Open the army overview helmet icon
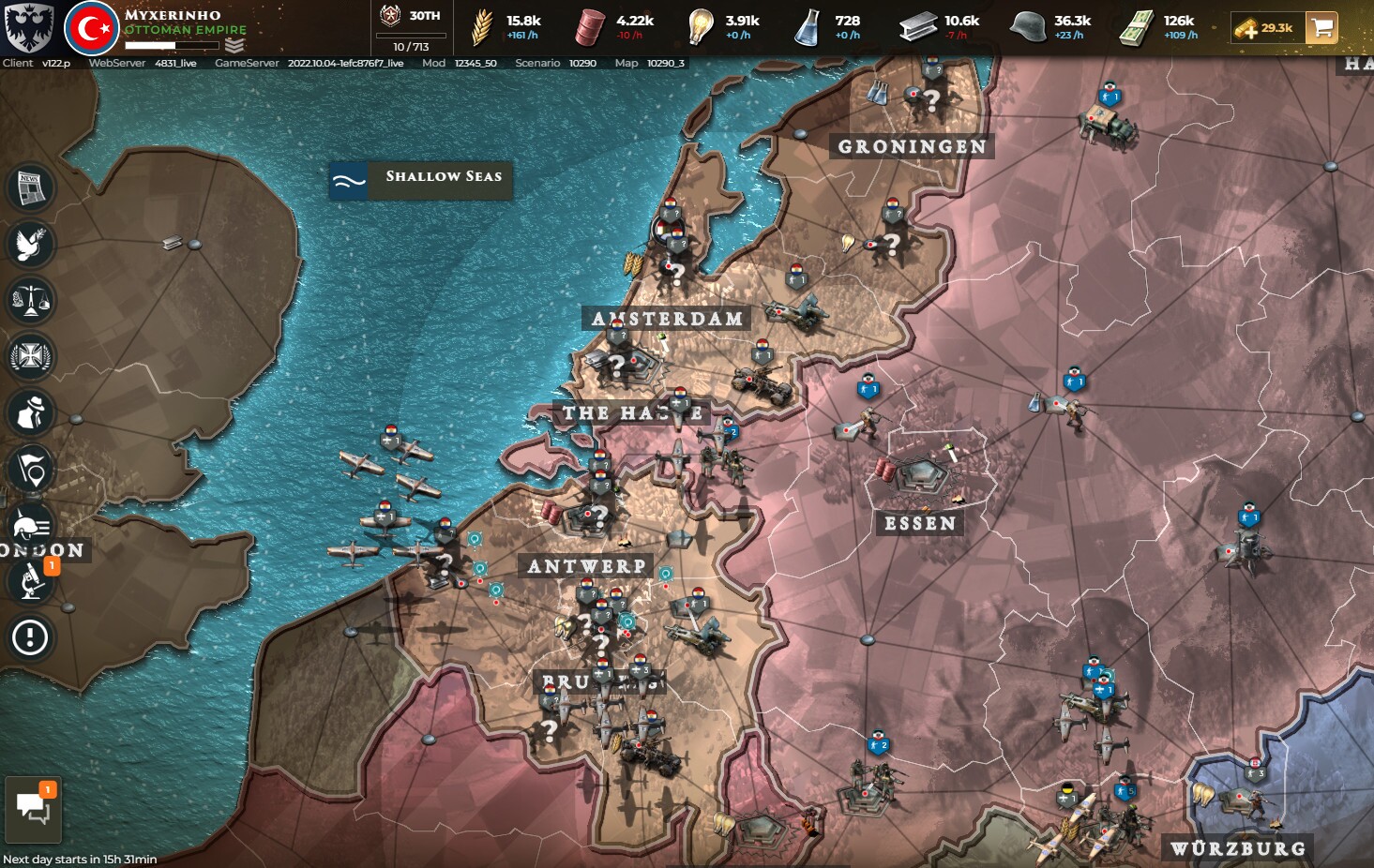 [x=29, y=526]
